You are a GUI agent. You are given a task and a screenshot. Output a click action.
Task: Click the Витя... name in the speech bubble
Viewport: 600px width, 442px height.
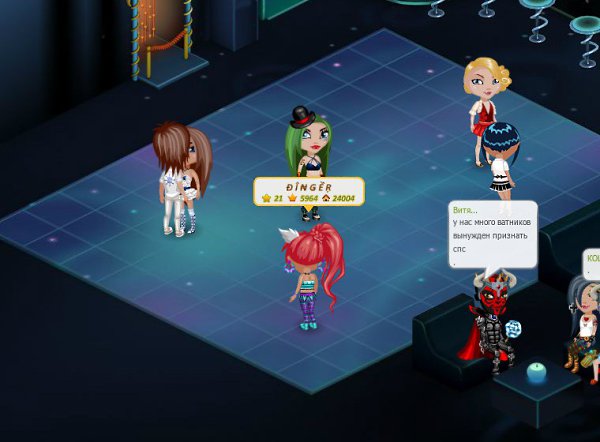click(x=465, y=210)
